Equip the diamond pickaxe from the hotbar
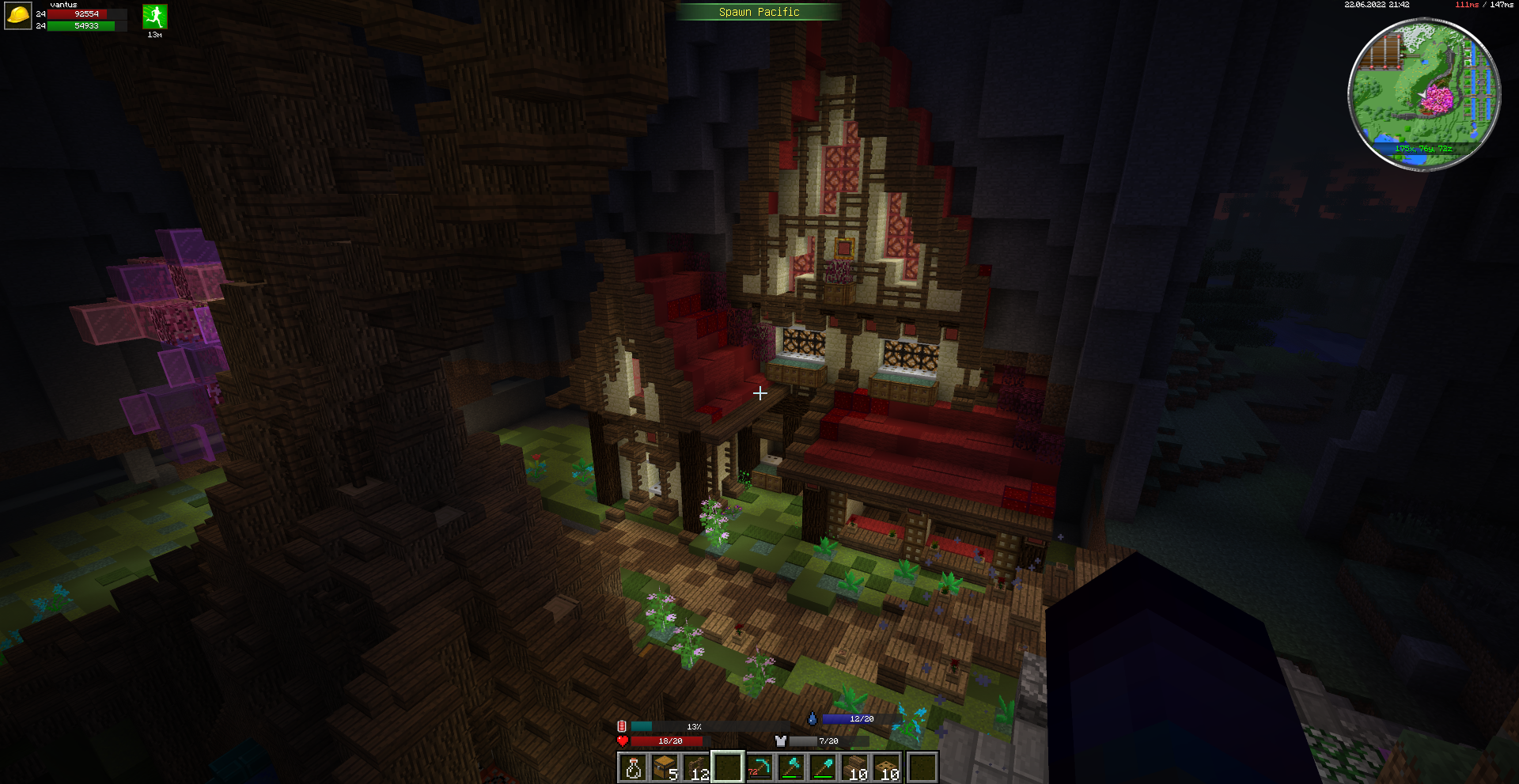Screen dimensions: 1519x784 pyautogui.click(x=760, y=767)
